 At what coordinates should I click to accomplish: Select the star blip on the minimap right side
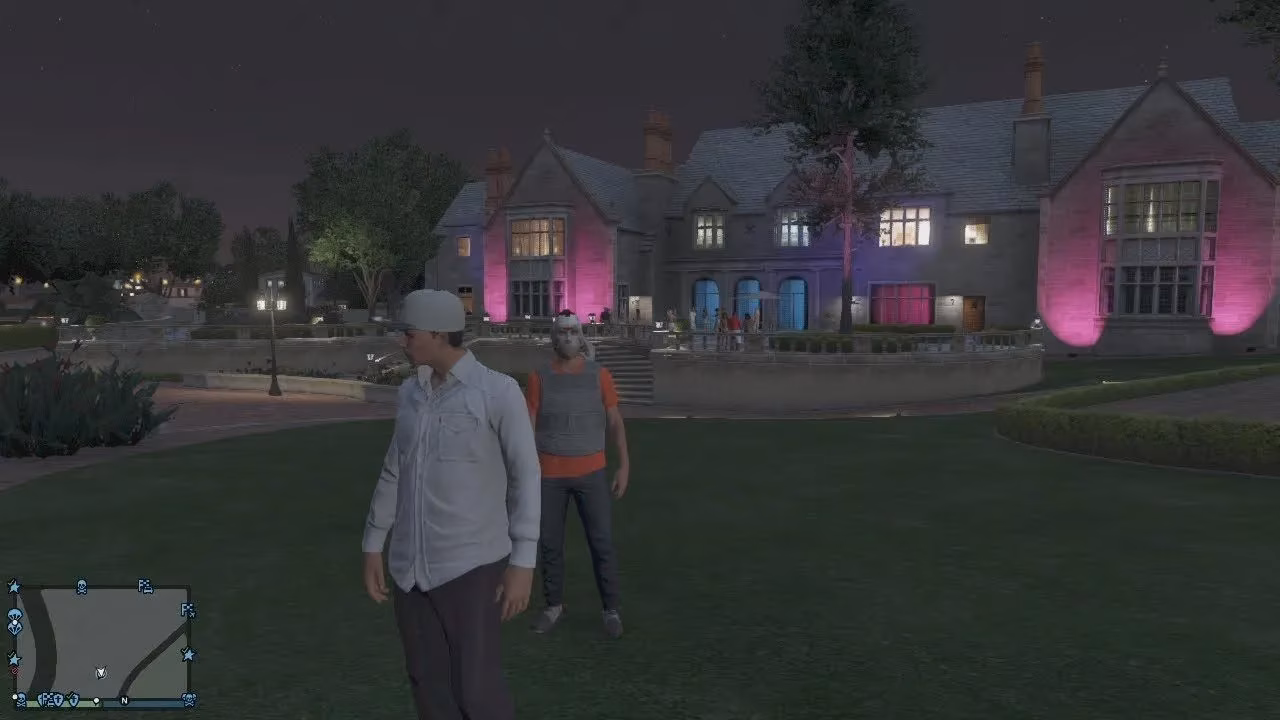[188, 654]
